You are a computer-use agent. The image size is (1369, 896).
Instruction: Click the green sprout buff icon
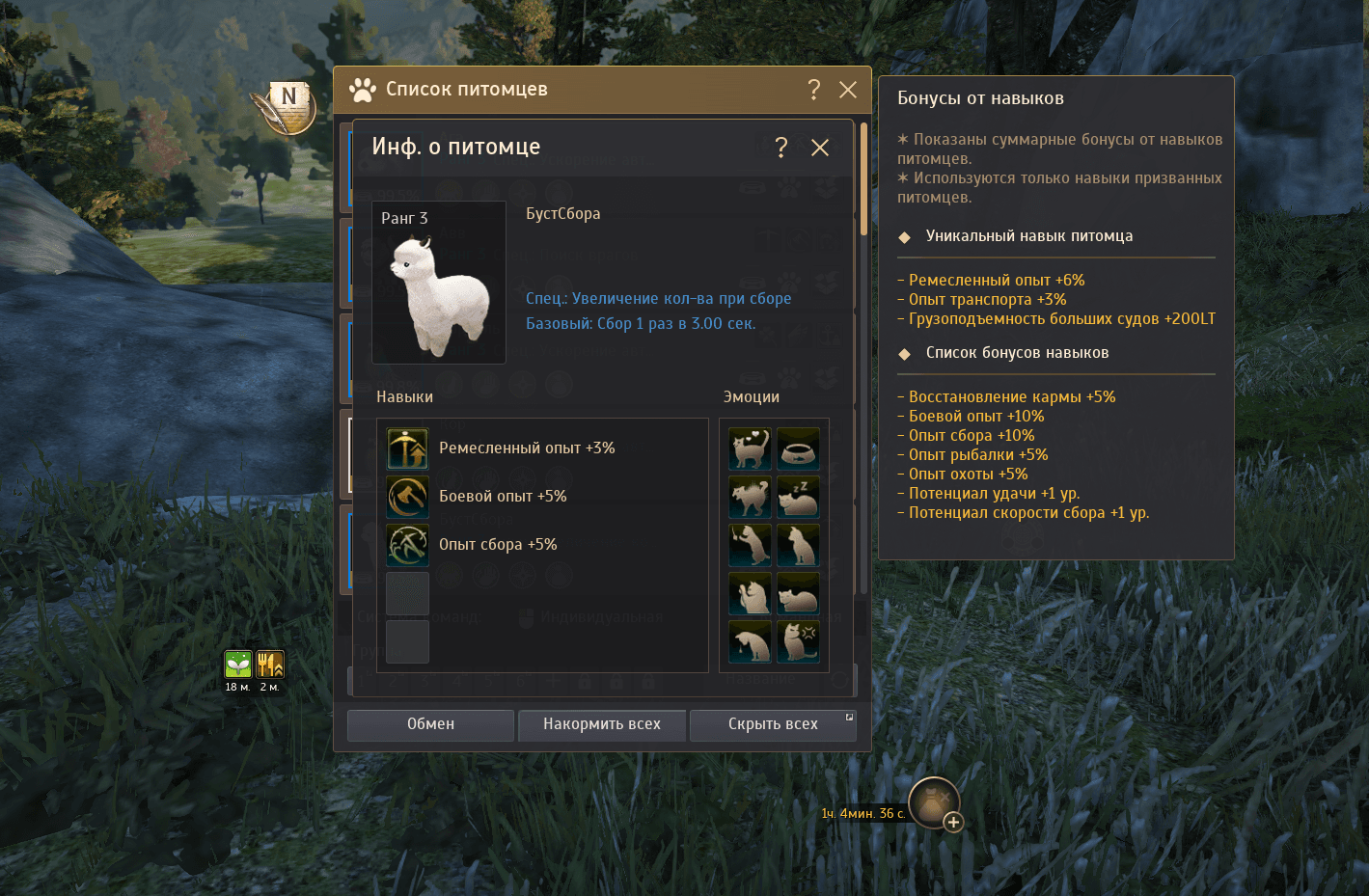pos(238,664)
